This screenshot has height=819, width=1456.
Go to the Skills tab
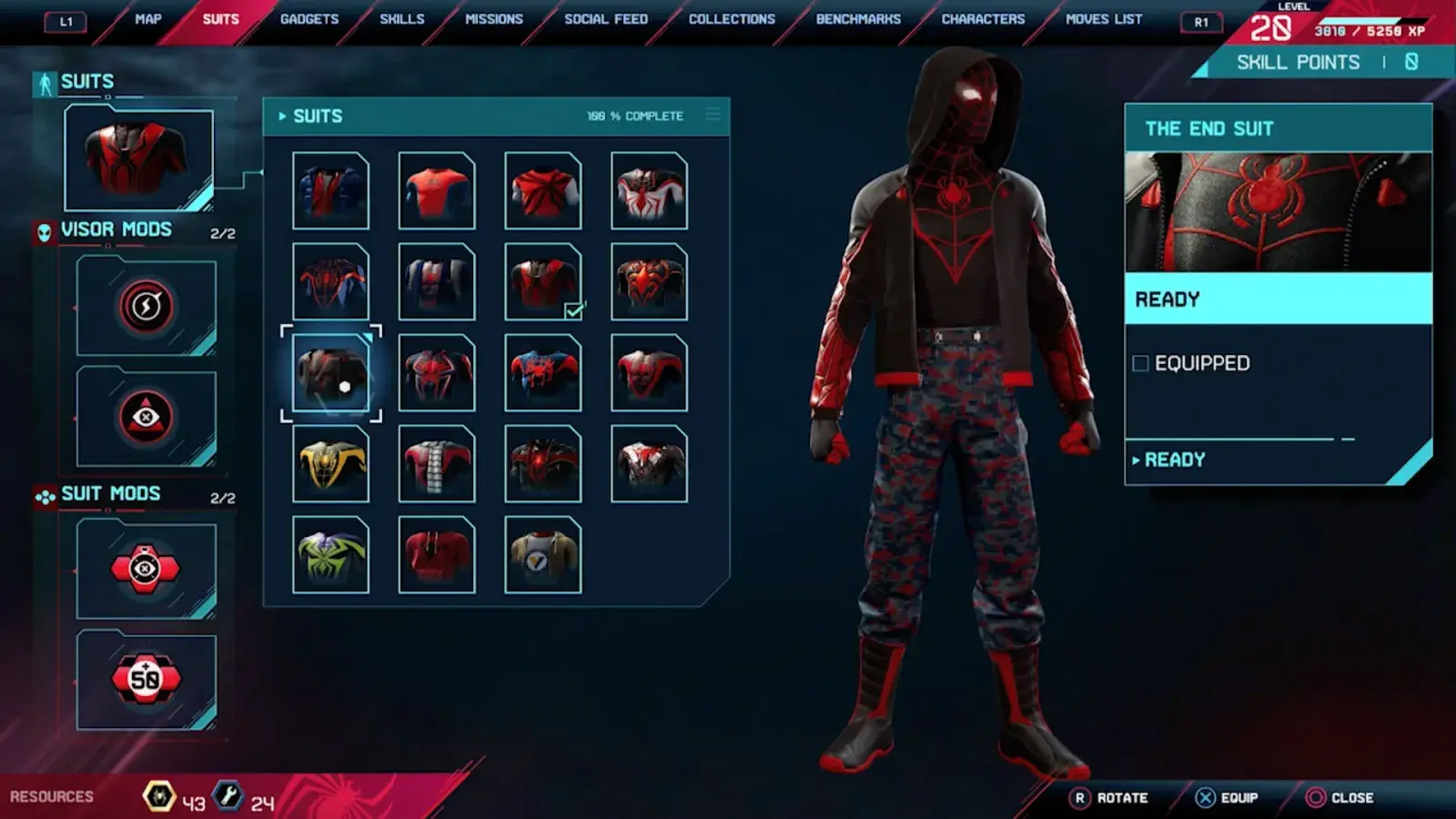[401, 19]
